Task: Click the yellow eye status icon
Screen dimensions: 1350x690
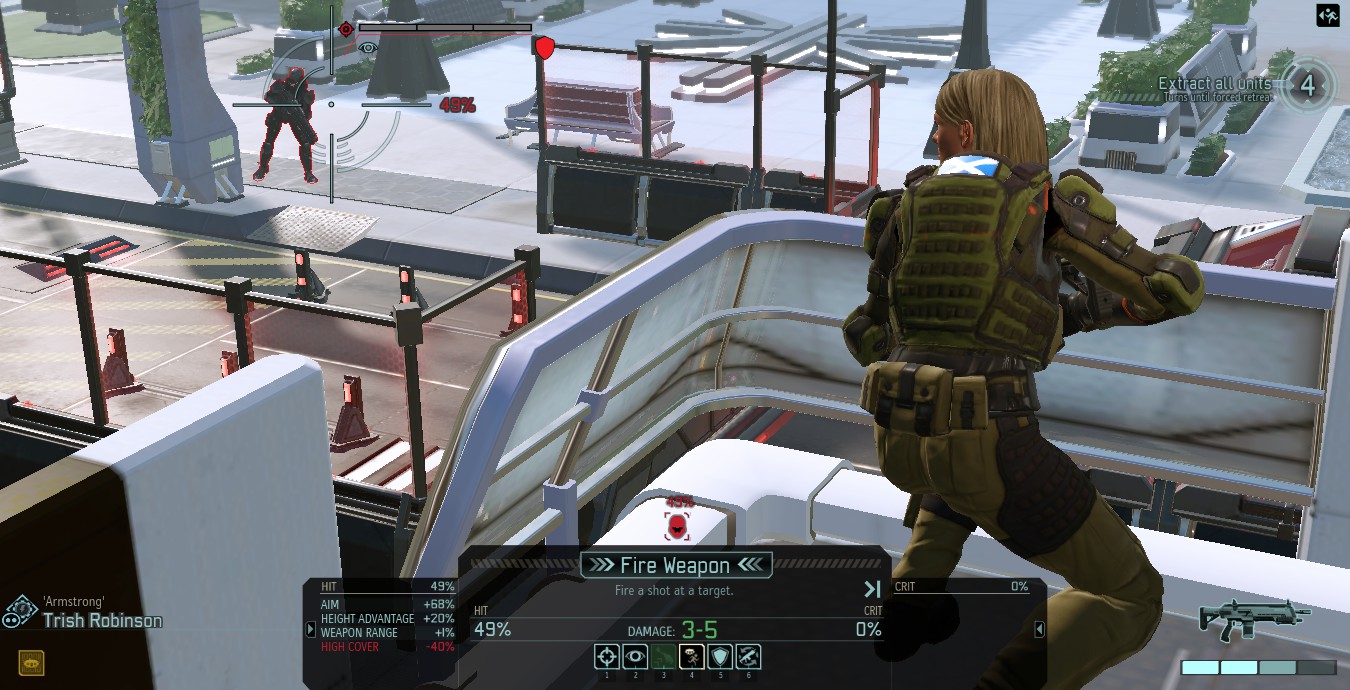Action: [31, 662]
